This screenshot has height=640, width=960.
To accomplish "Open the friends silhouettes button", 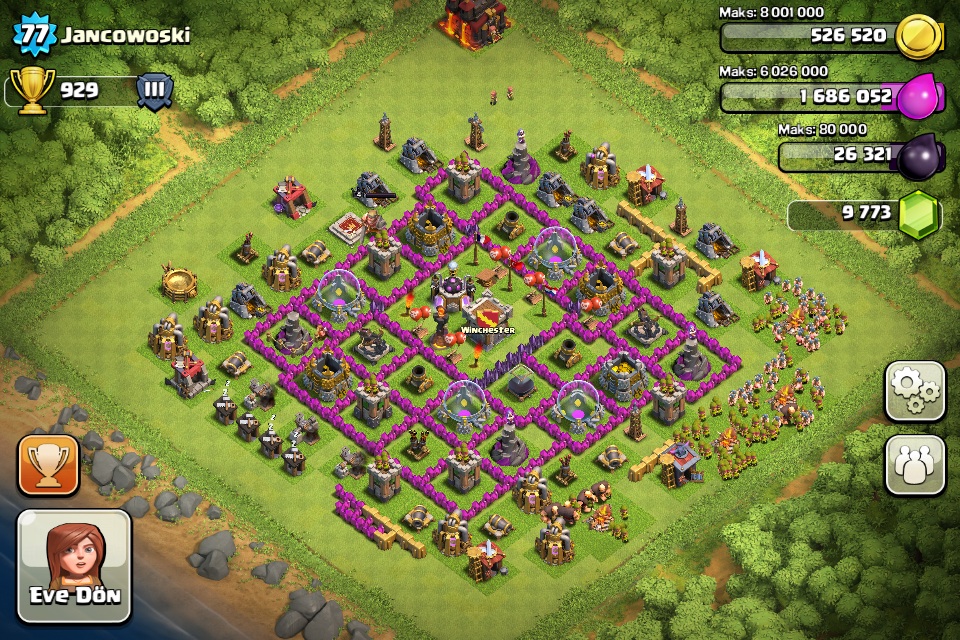I will 914,465.
